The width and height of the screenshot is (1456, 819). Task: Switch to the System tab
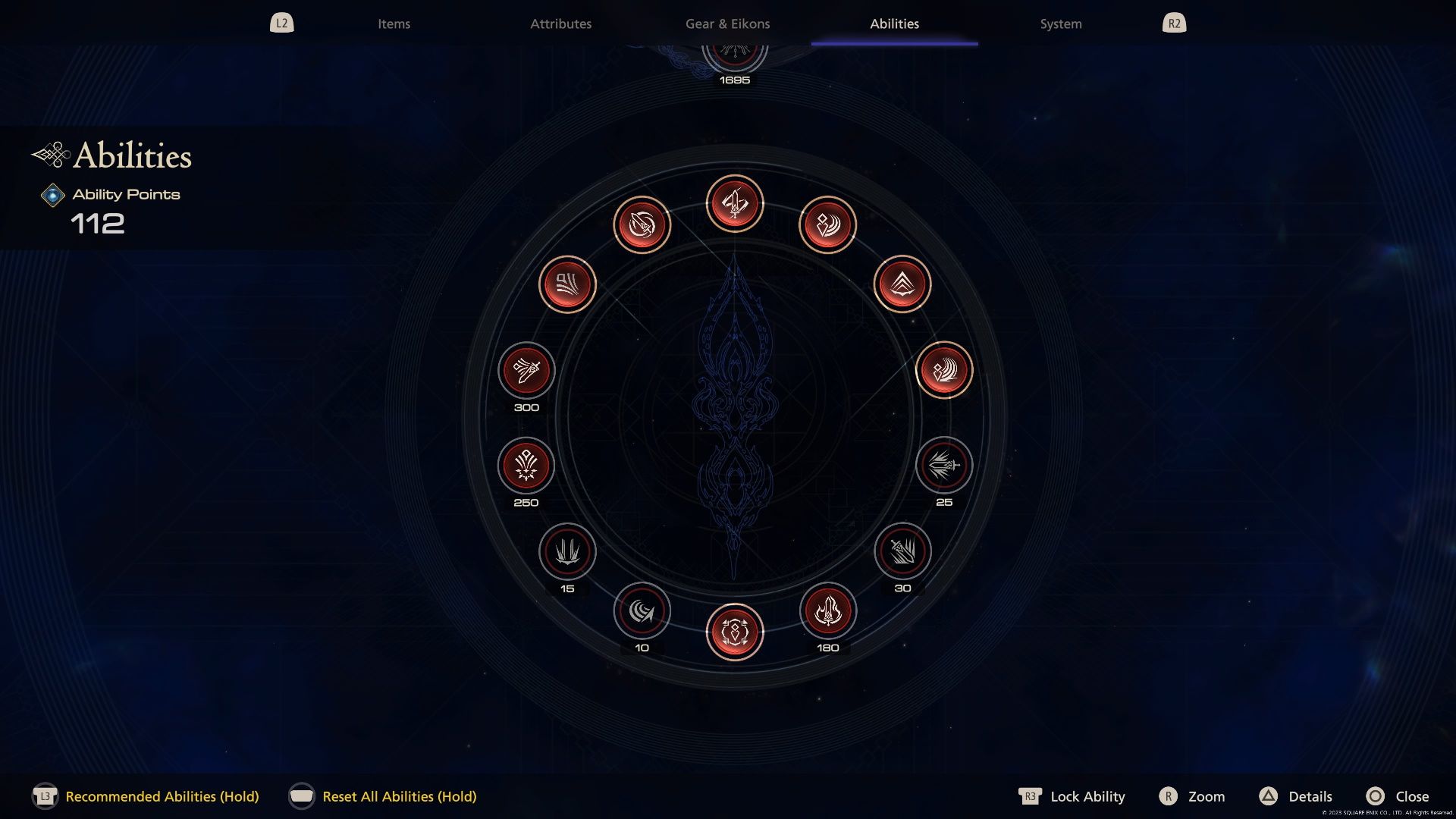point(1060,24)
